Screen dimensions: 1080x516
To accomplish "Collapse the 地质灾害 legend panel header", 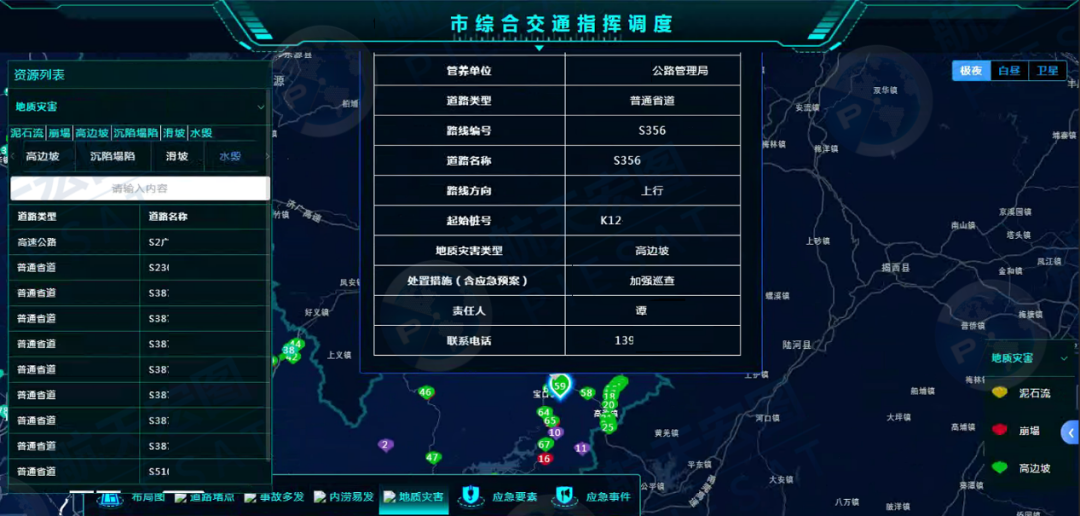I will (1063, 358).
